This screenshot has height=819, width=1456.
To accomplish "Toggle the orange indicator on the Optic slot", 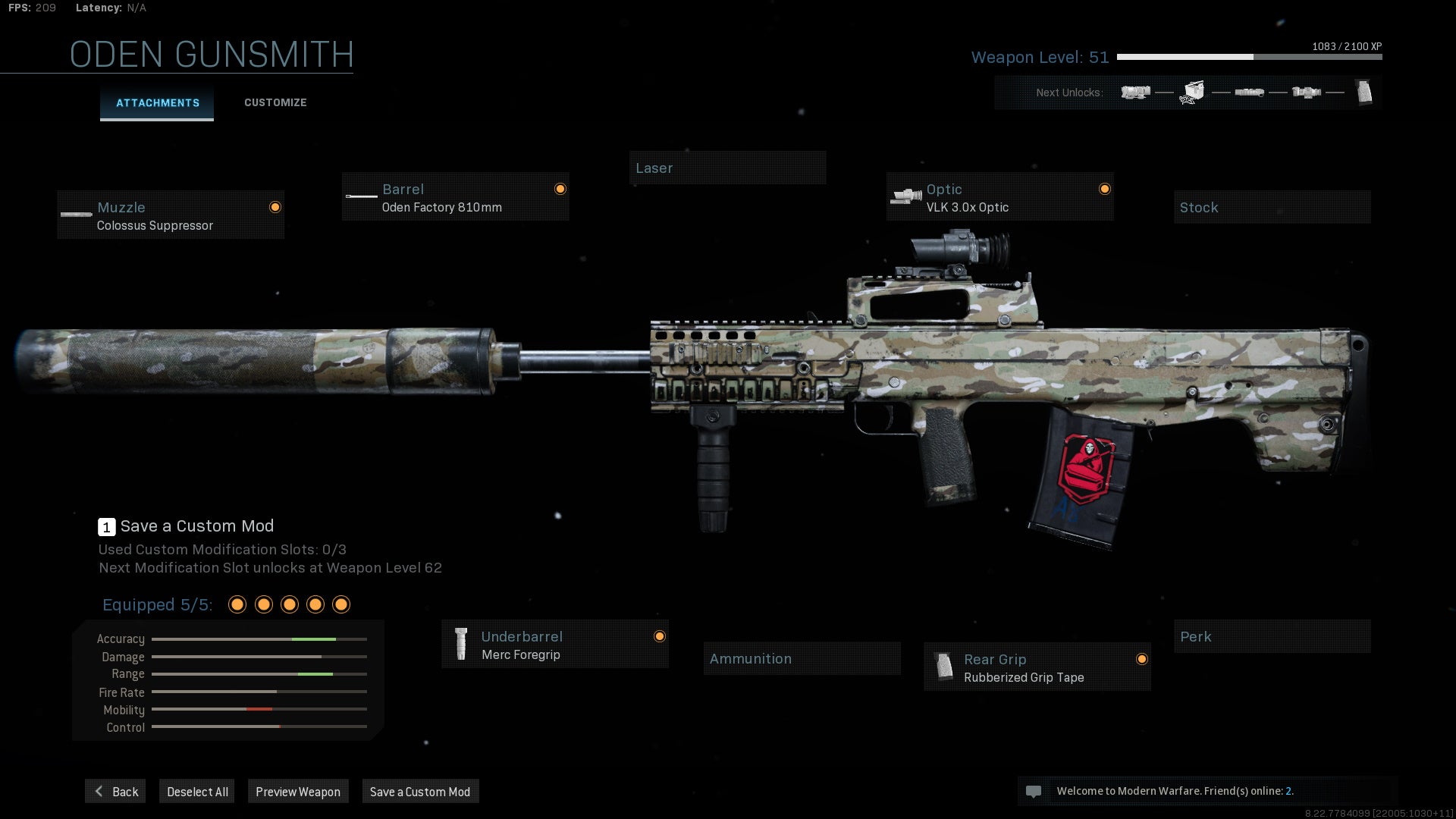I will tap(1104, 189).
